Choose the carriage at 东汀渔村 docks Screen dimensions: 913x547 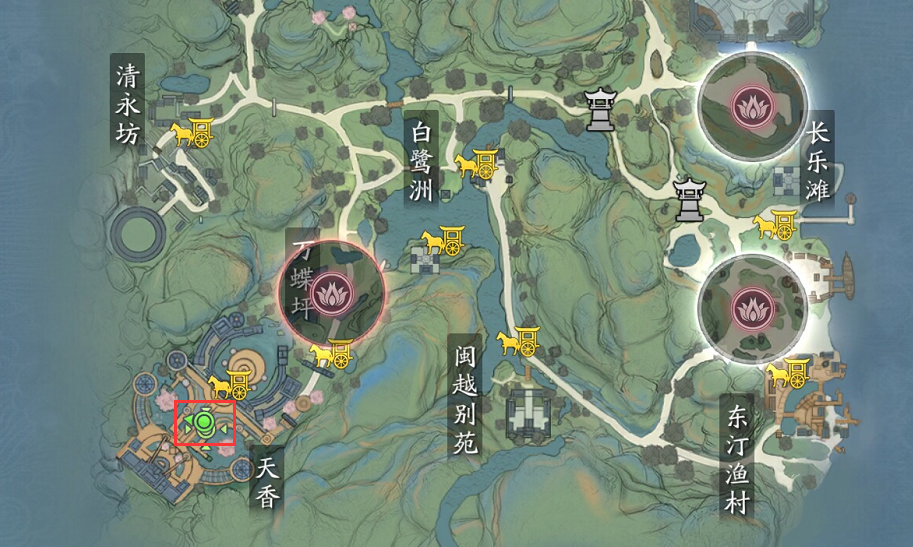click(790, 372)
